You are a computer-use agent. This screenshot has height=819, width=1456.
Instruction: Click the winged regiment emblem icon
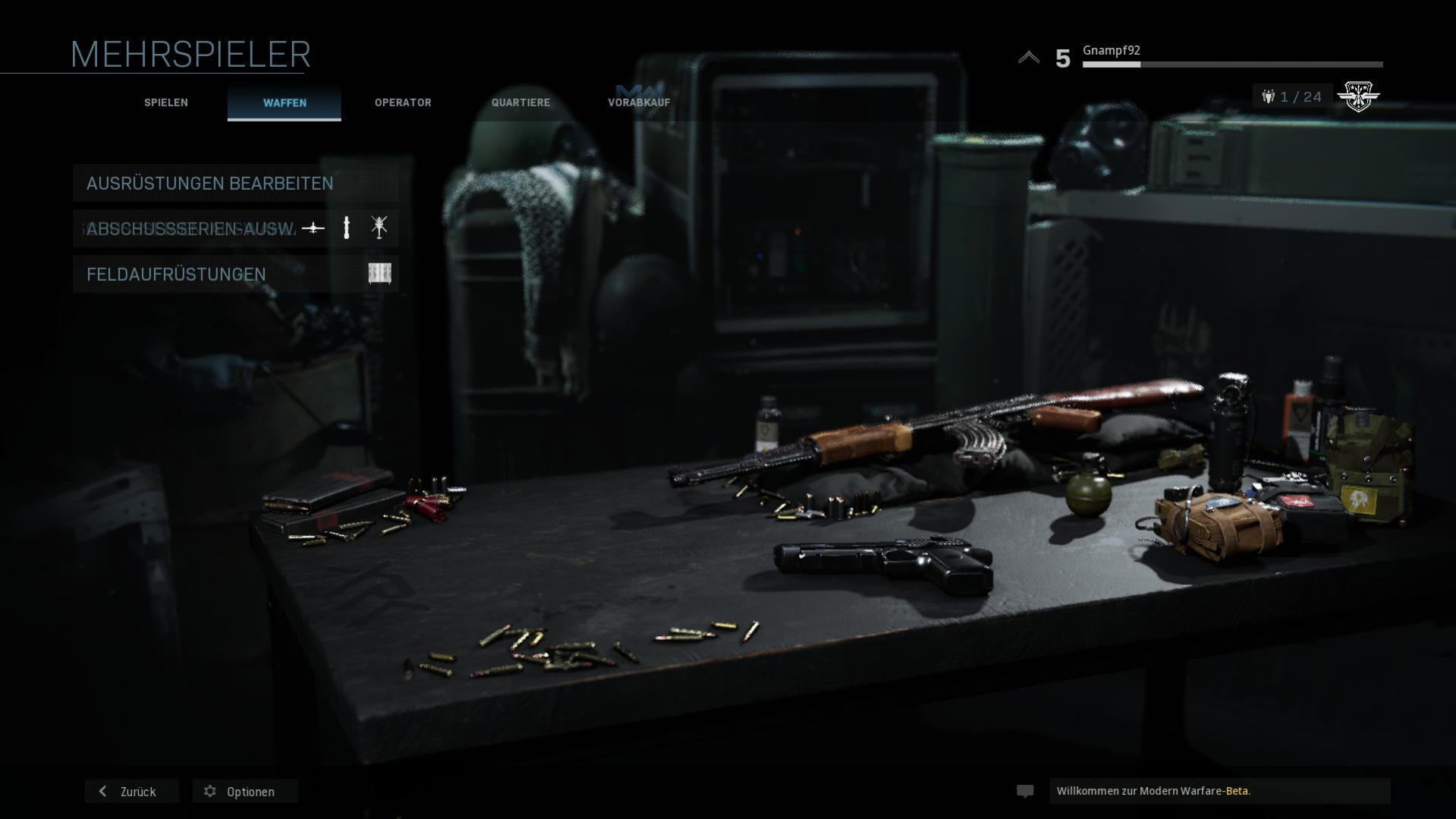(1357, 96)
